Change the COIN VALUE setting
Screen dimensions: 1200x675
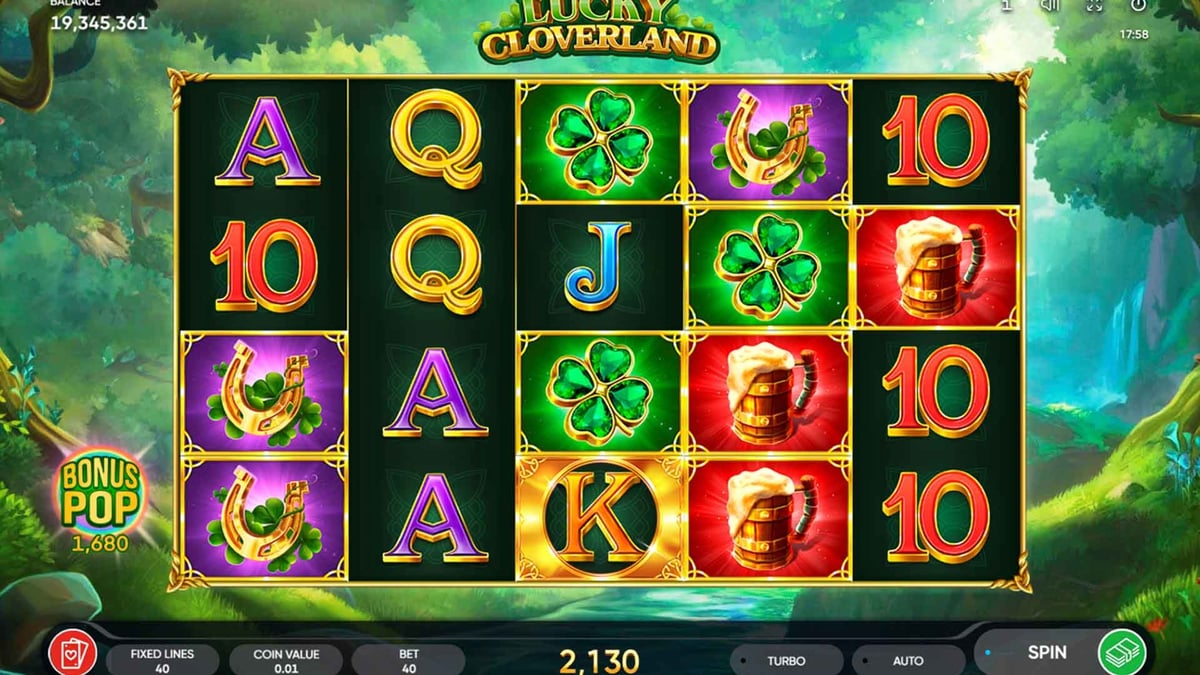pyautogui.click(x=286, y=660)
